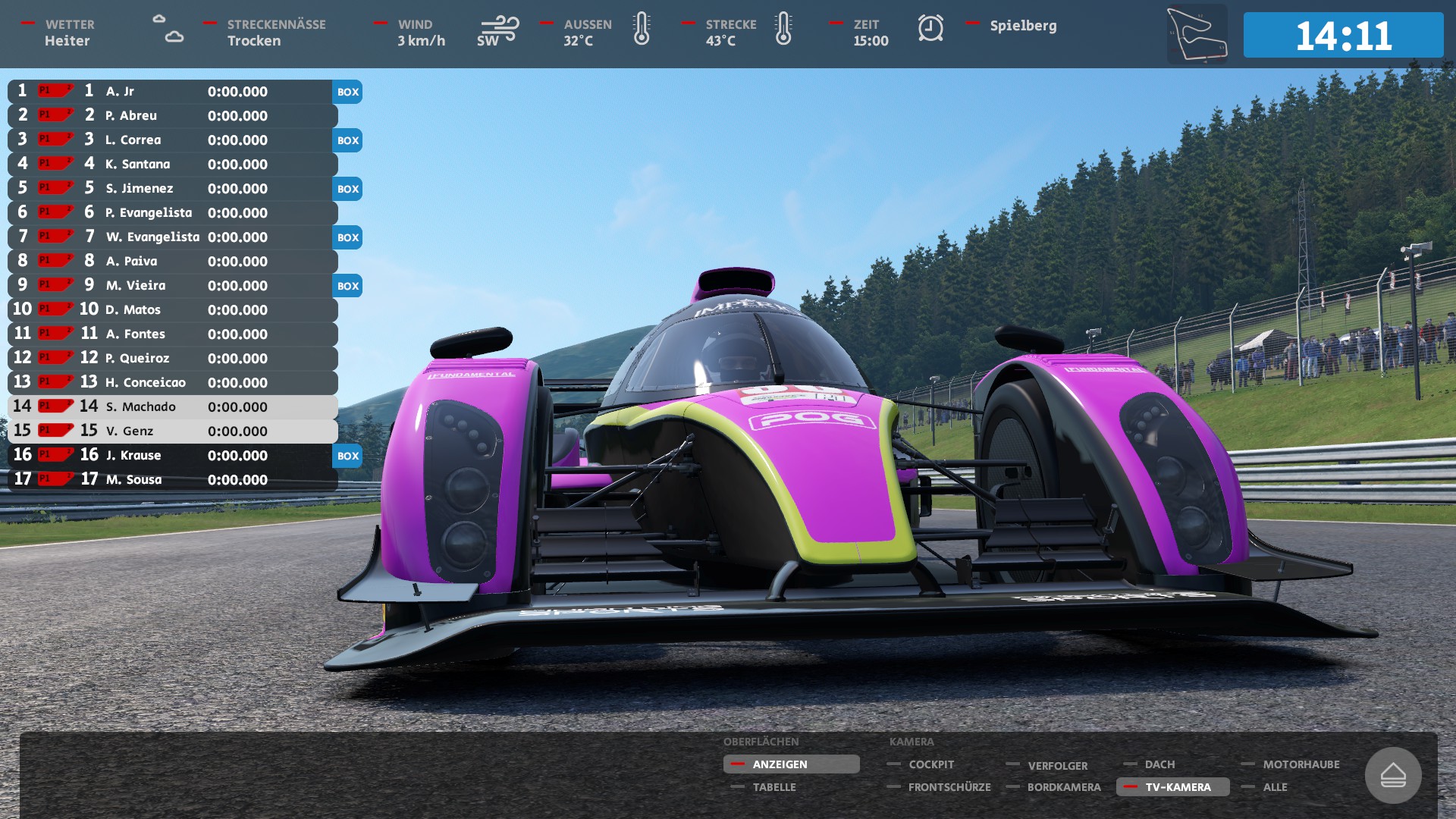The width and height of the screenshot is (1456, 819).
Task: Select the ALLE camera option
Action: pos(1275,787)
